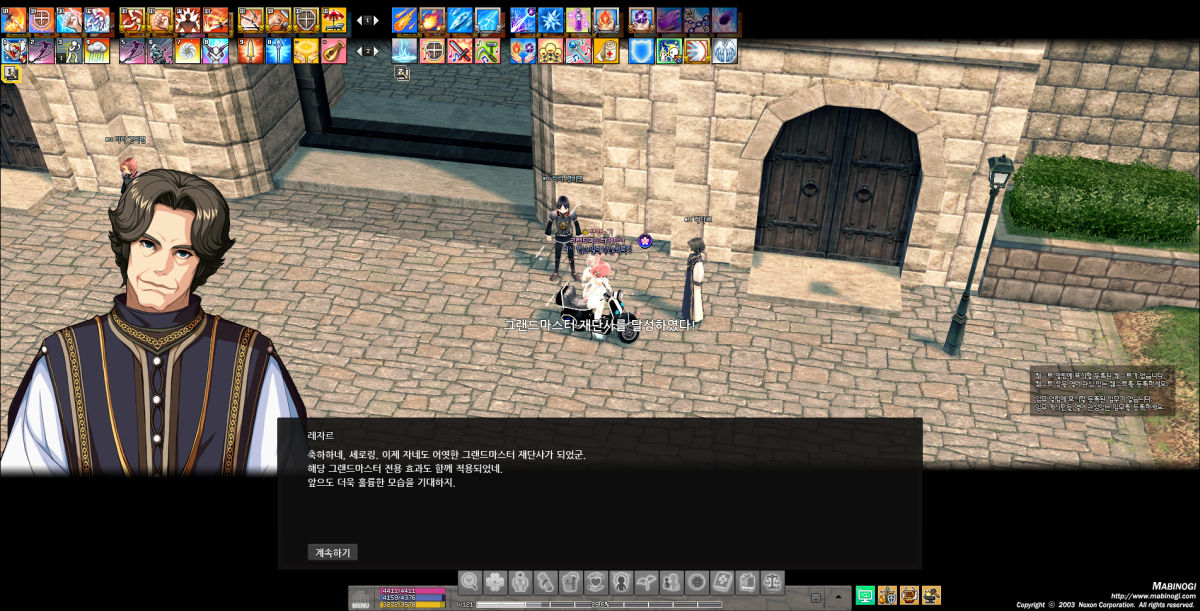This screenshot has height=611, width=1200.
Task: Activate the white angel wings skill icon
Action: (x=724, y=50)
